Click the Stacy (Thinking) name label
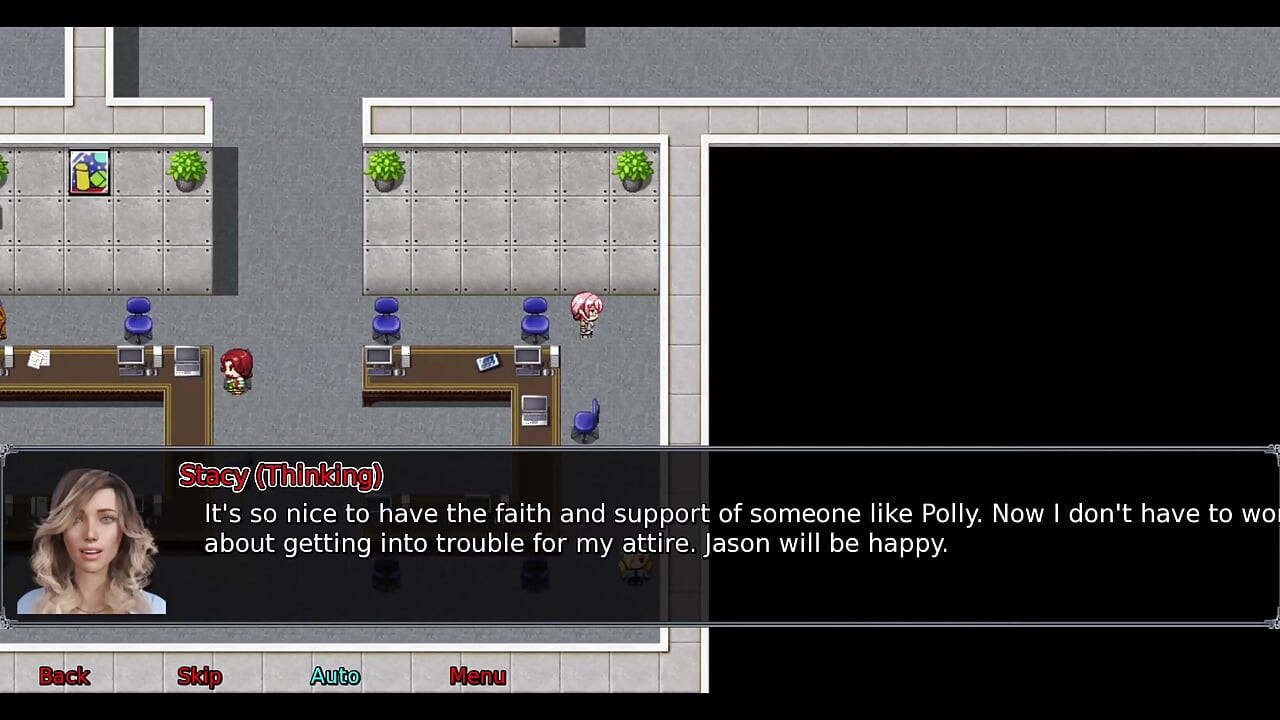 (x=280, y=476)
